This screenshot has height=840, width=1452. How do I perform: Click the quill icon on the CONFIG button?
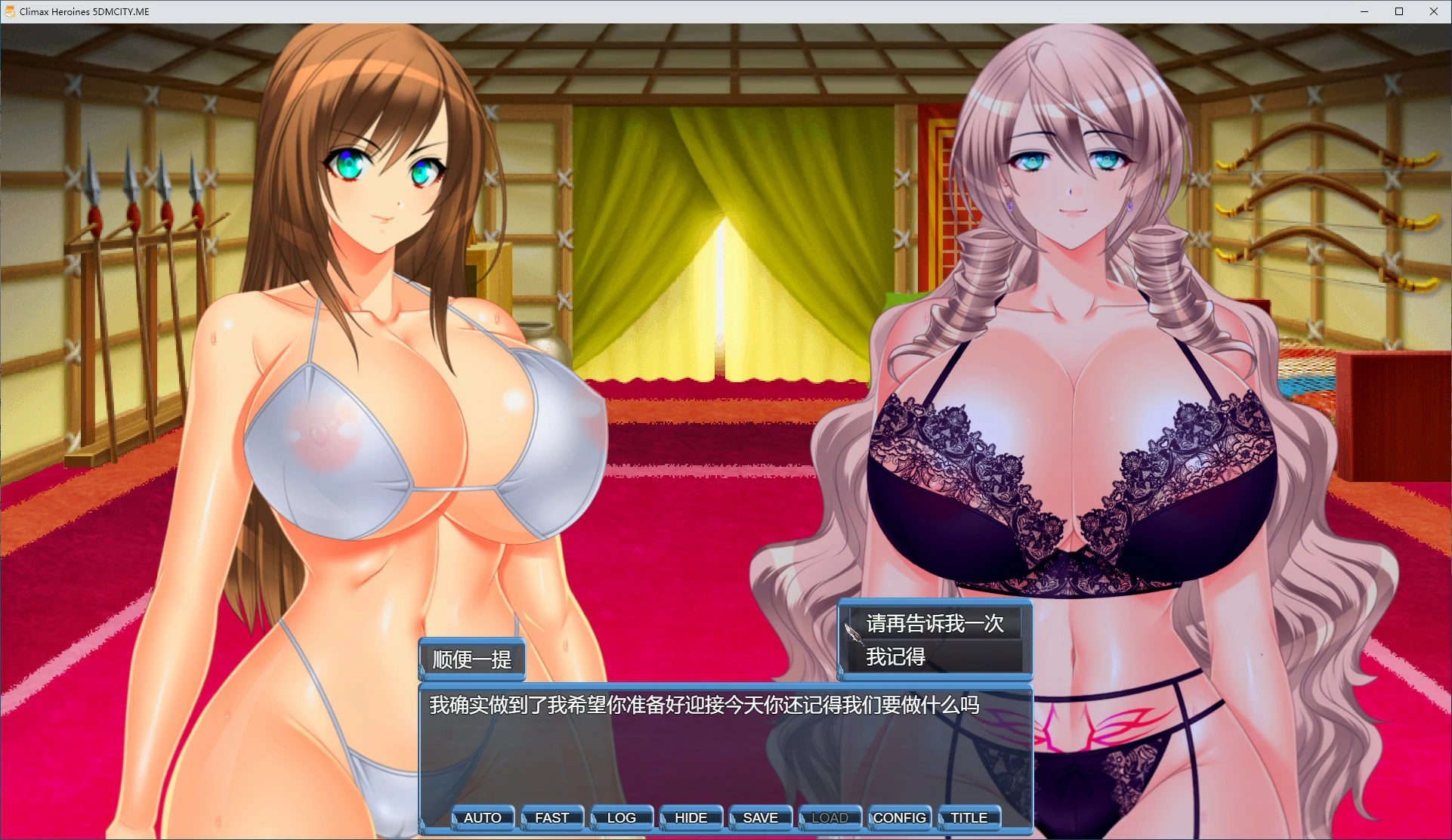pyautogui.click(x=873, y=820)
